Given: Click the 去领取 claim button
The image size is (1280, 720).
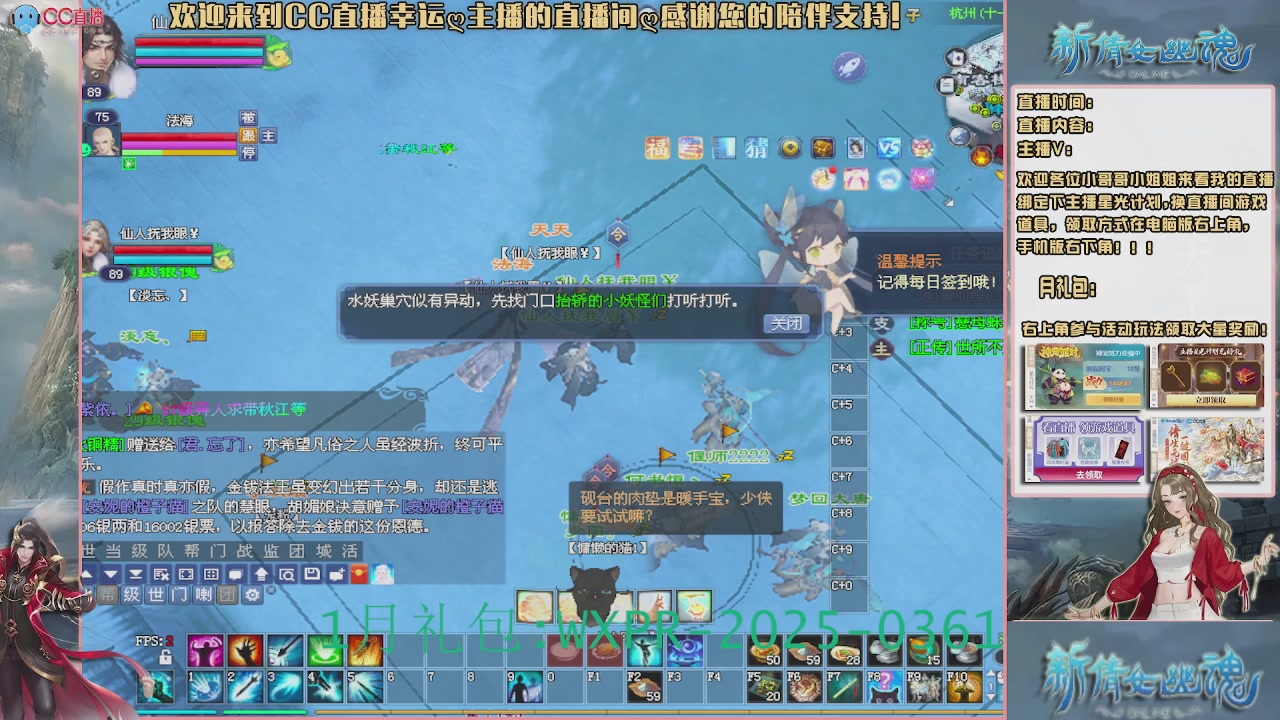Looking at the screenshot, I should pyautogui.click(x=1087, y=475).
